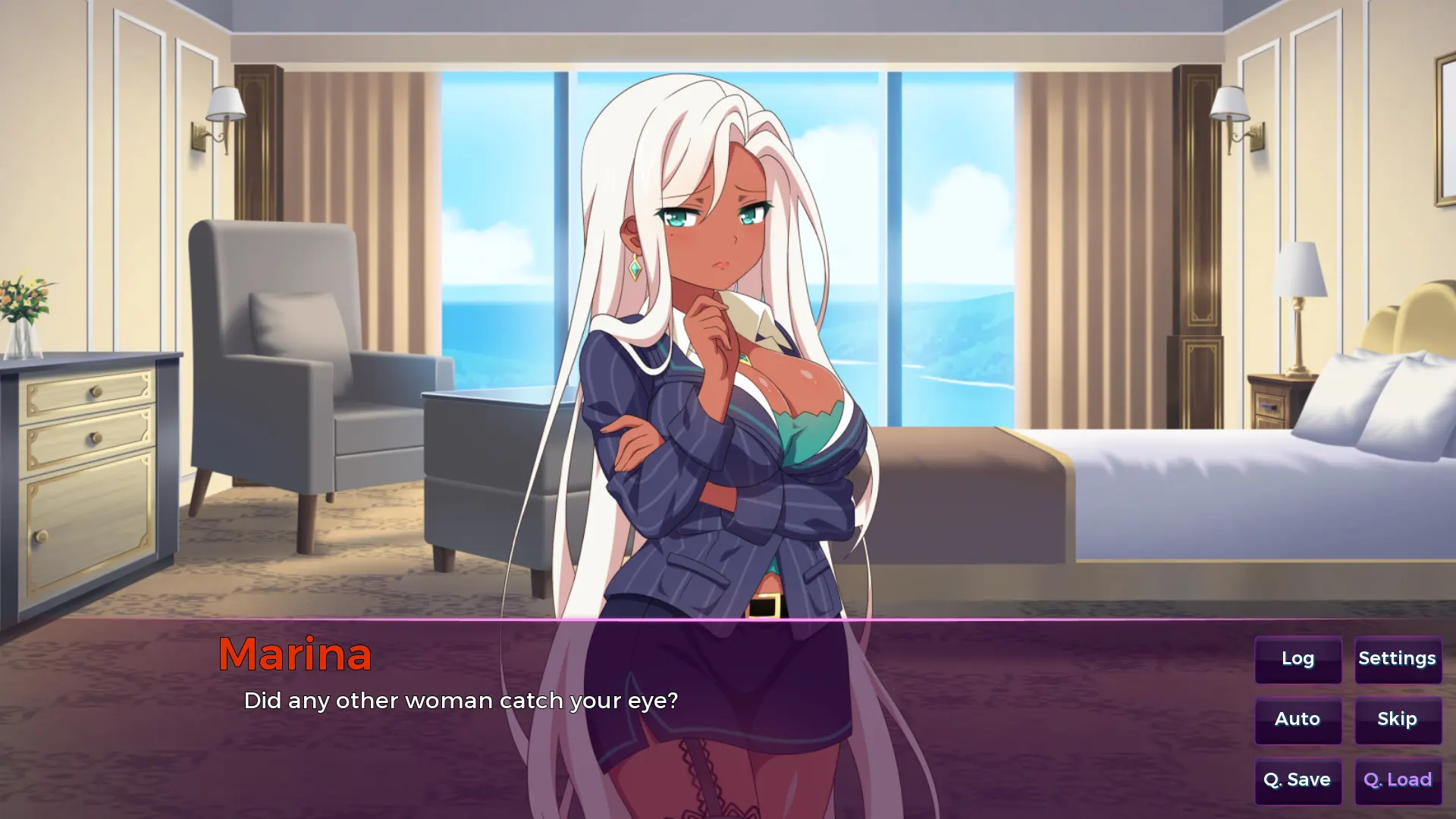This screenshot has width=1456, height=819.
Task: Enable Auto dialogue advance
Action: 1298,720
